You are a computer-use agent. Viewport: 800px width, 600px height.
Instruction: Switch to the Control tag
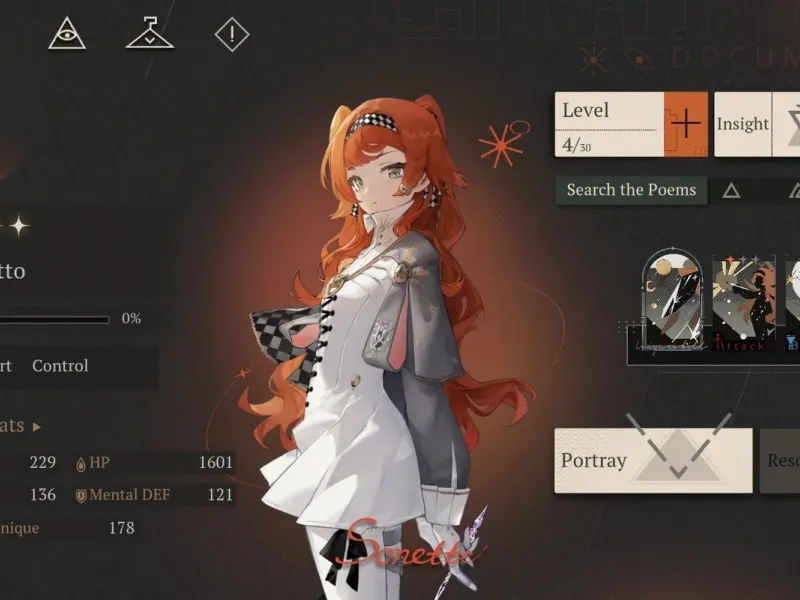click(60, 366)
